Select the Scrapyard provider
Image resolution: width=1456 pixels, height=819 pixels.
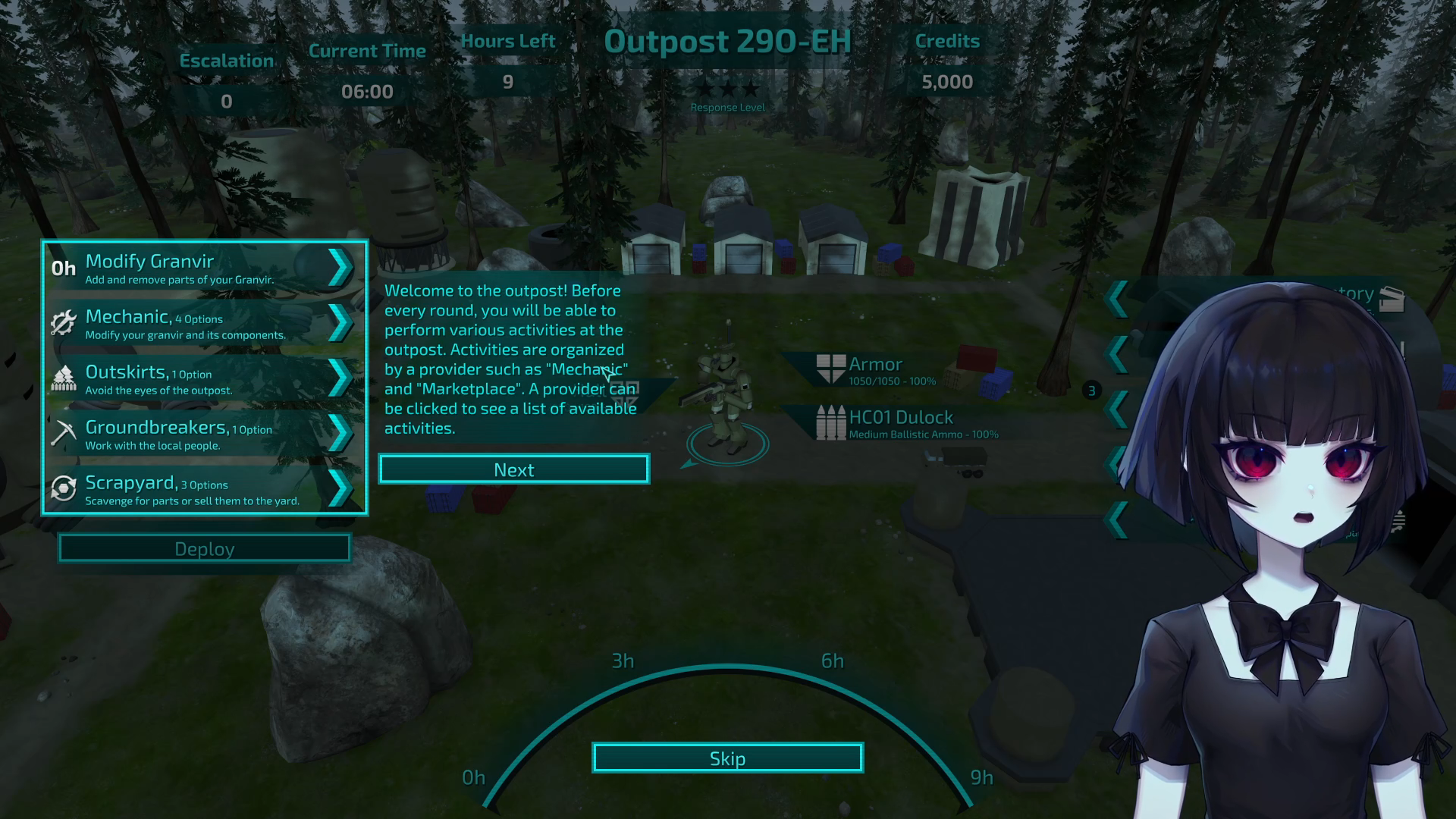click(203, 490)
